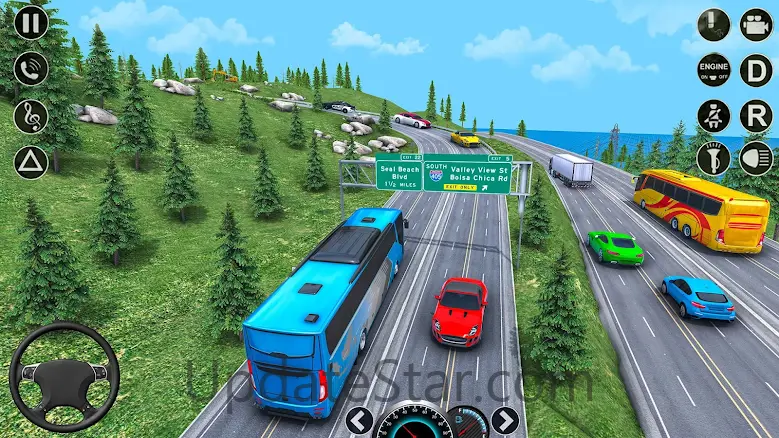Activate the hazard triangle button

coord(31,161)
